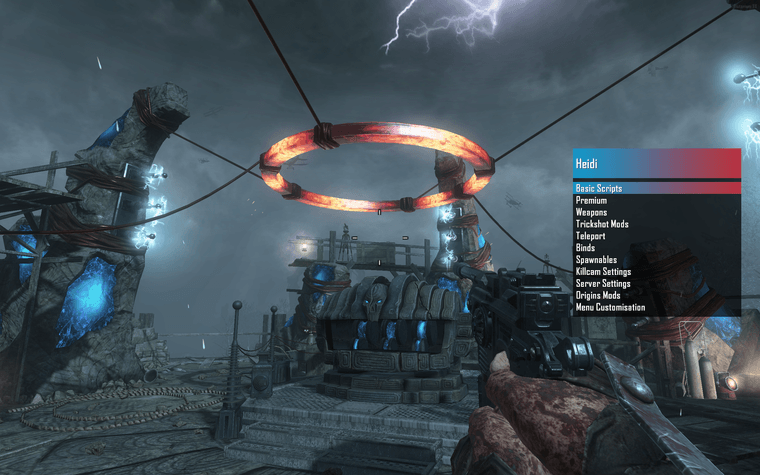
Task: Open Killcam Settings
Action: pos(603,272)
